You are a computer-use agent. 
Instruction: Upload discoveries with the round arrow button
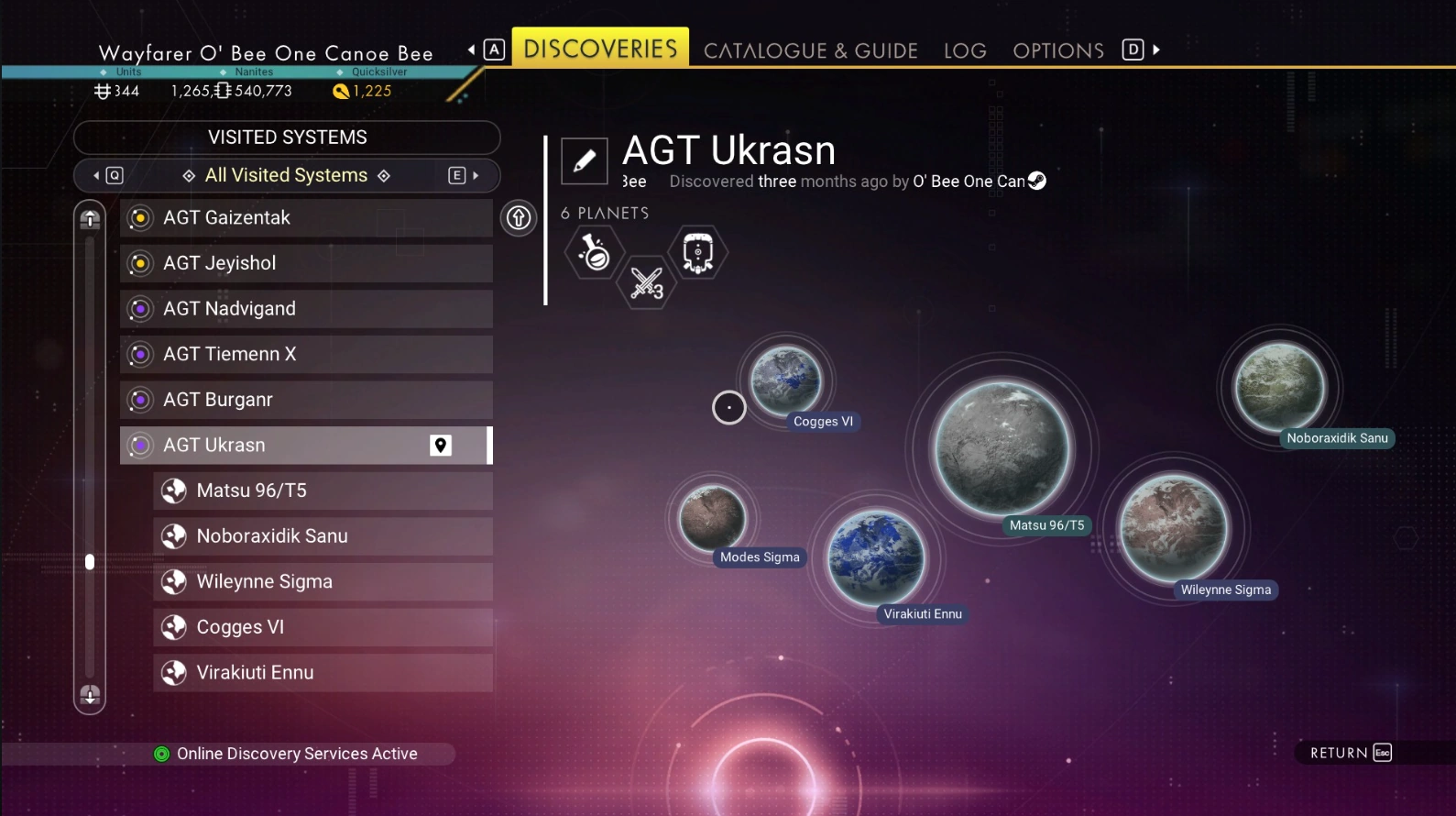pos(519,218)
